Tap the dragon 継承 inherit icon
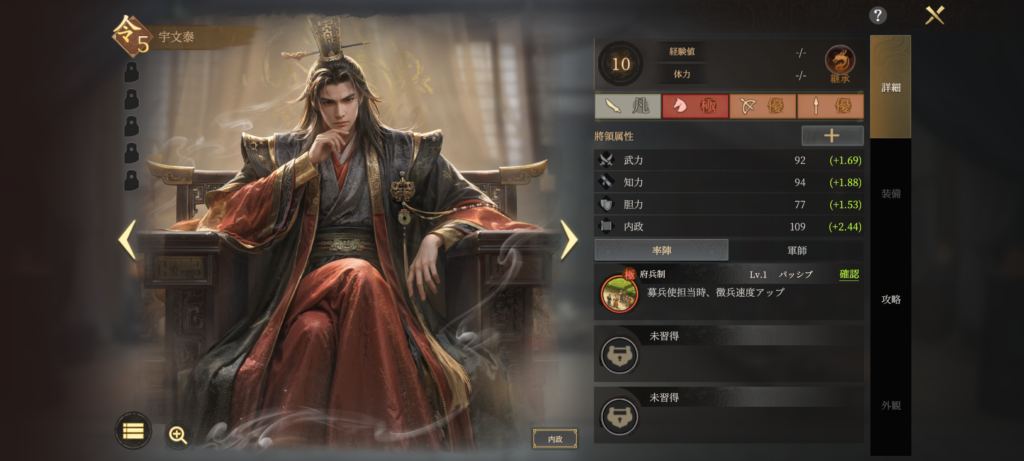 click(x=839, y=63)
